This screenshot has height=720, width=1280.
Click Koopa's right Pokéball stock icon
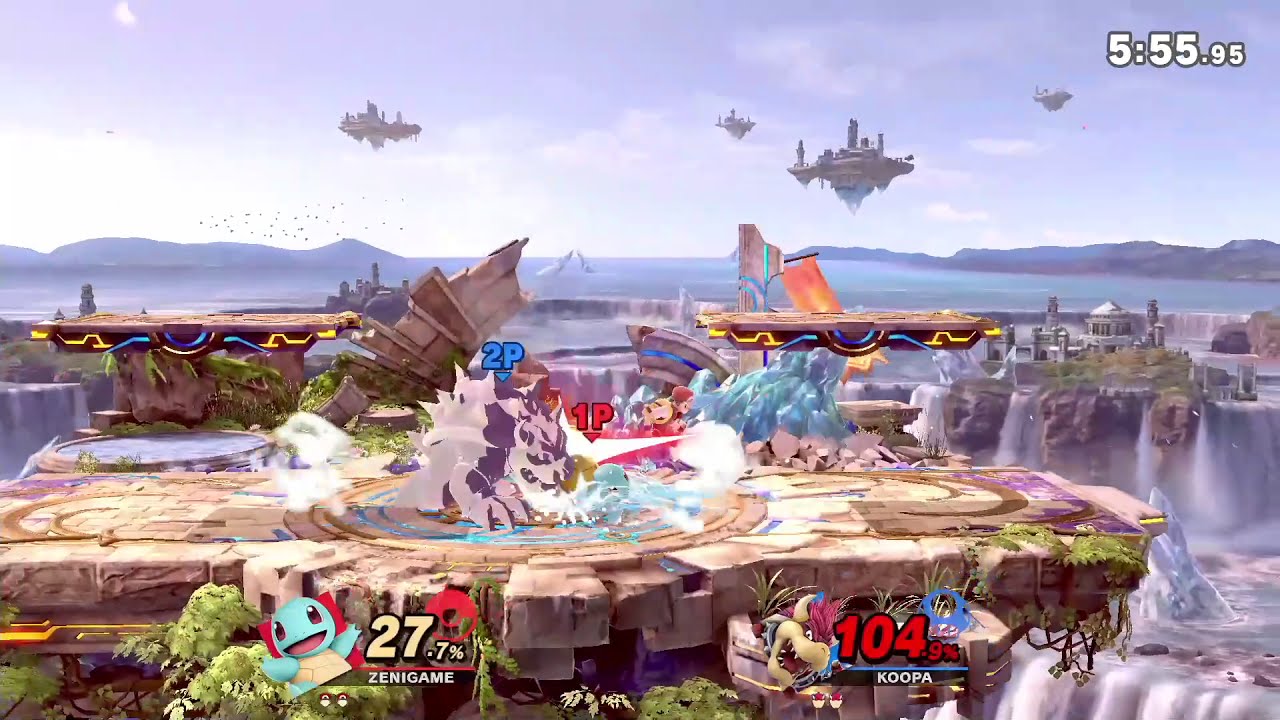click(835, 700)
